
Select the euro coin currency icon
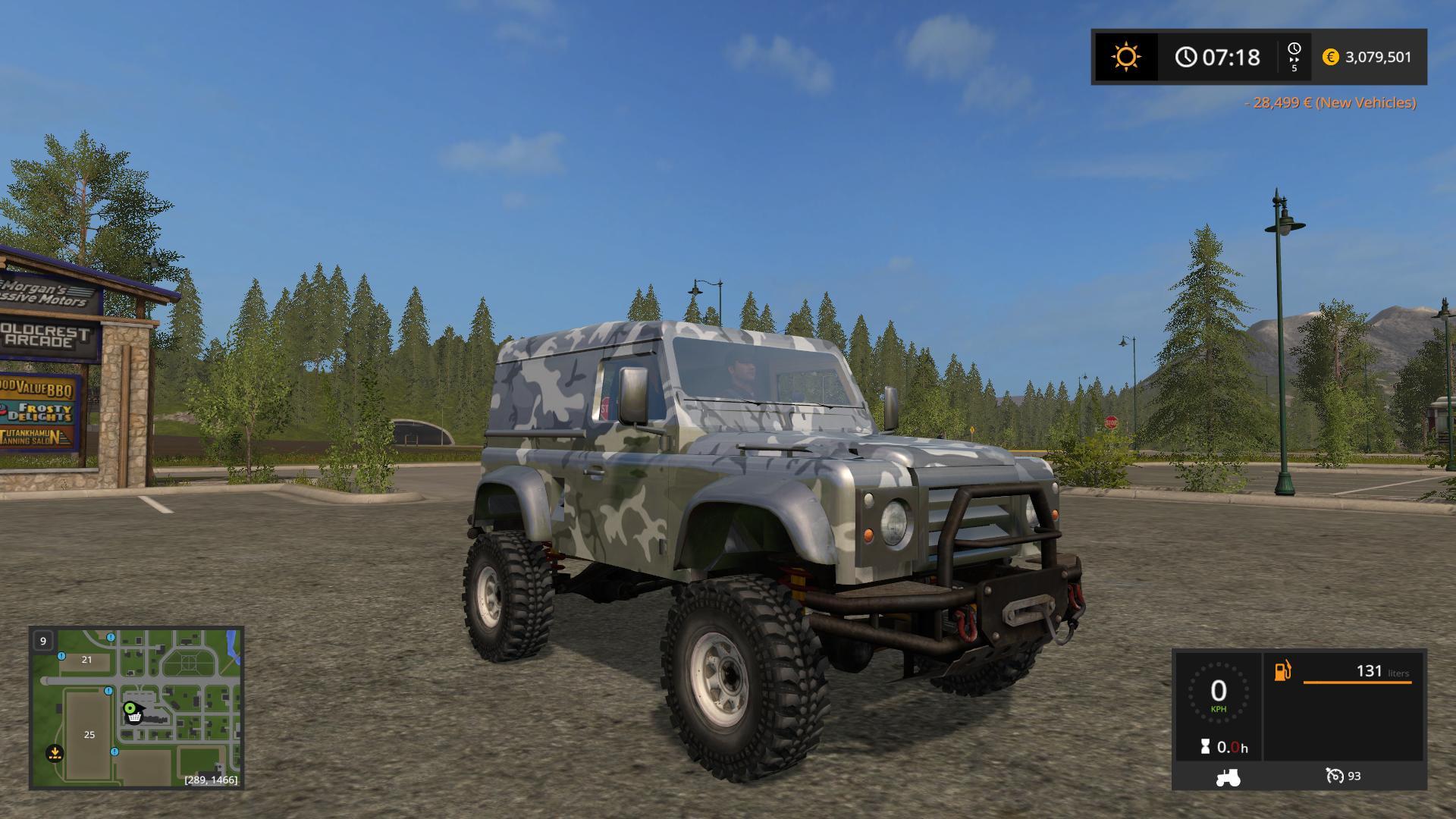pyautogui.click(x=1331, y=56)
